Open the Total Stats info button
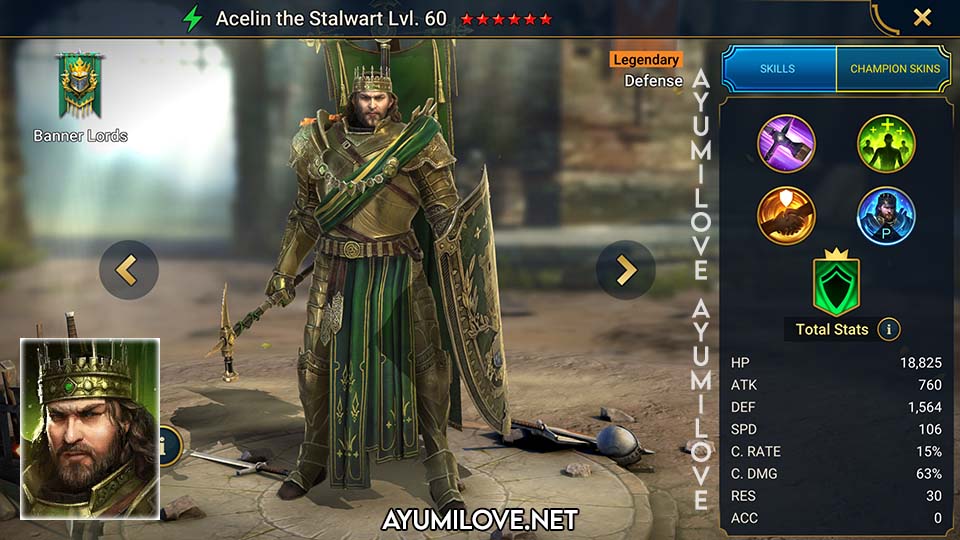This screenshot has height=540, width=960. click(888, 329)
